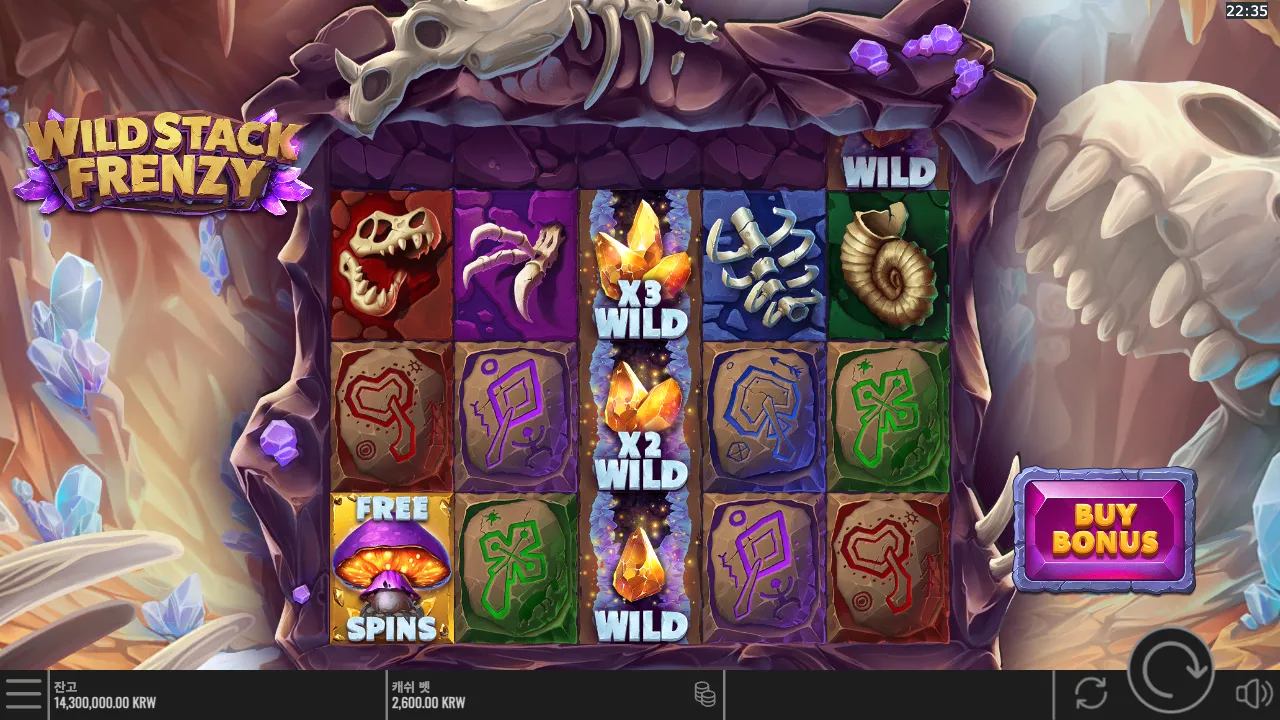This screenshot has height=720, width=1280.
Task: Click the ribcage bones symbol
Action: pyautogui.click(x=763, y=263)
